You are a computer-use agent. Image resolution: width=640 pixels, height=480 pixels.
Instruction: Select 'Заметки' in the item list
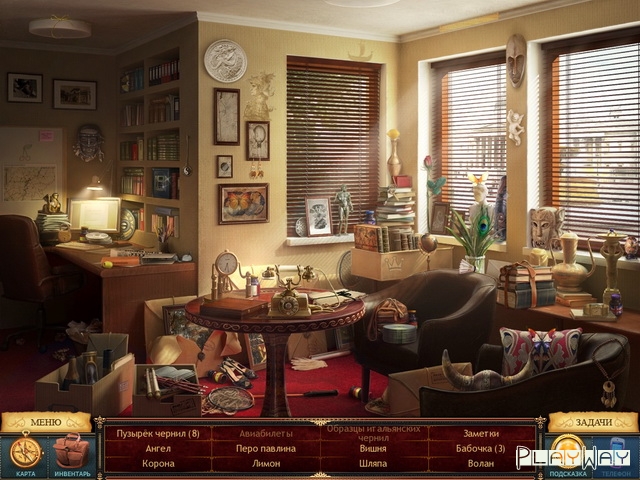click(x=481, y=433)
